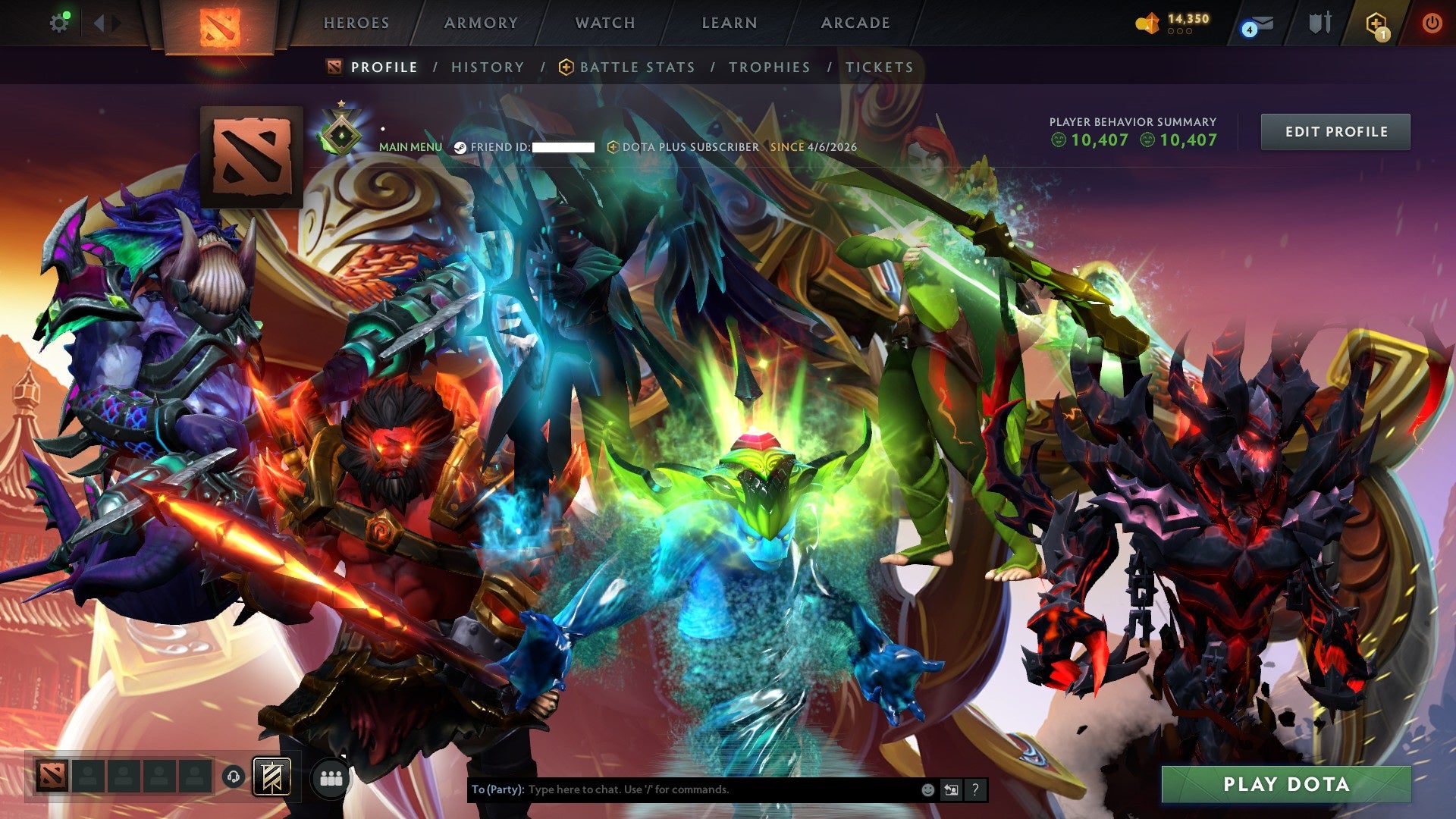Switch to the HISTORY tab
This screenshot has width=1456, height=819.
487,67
